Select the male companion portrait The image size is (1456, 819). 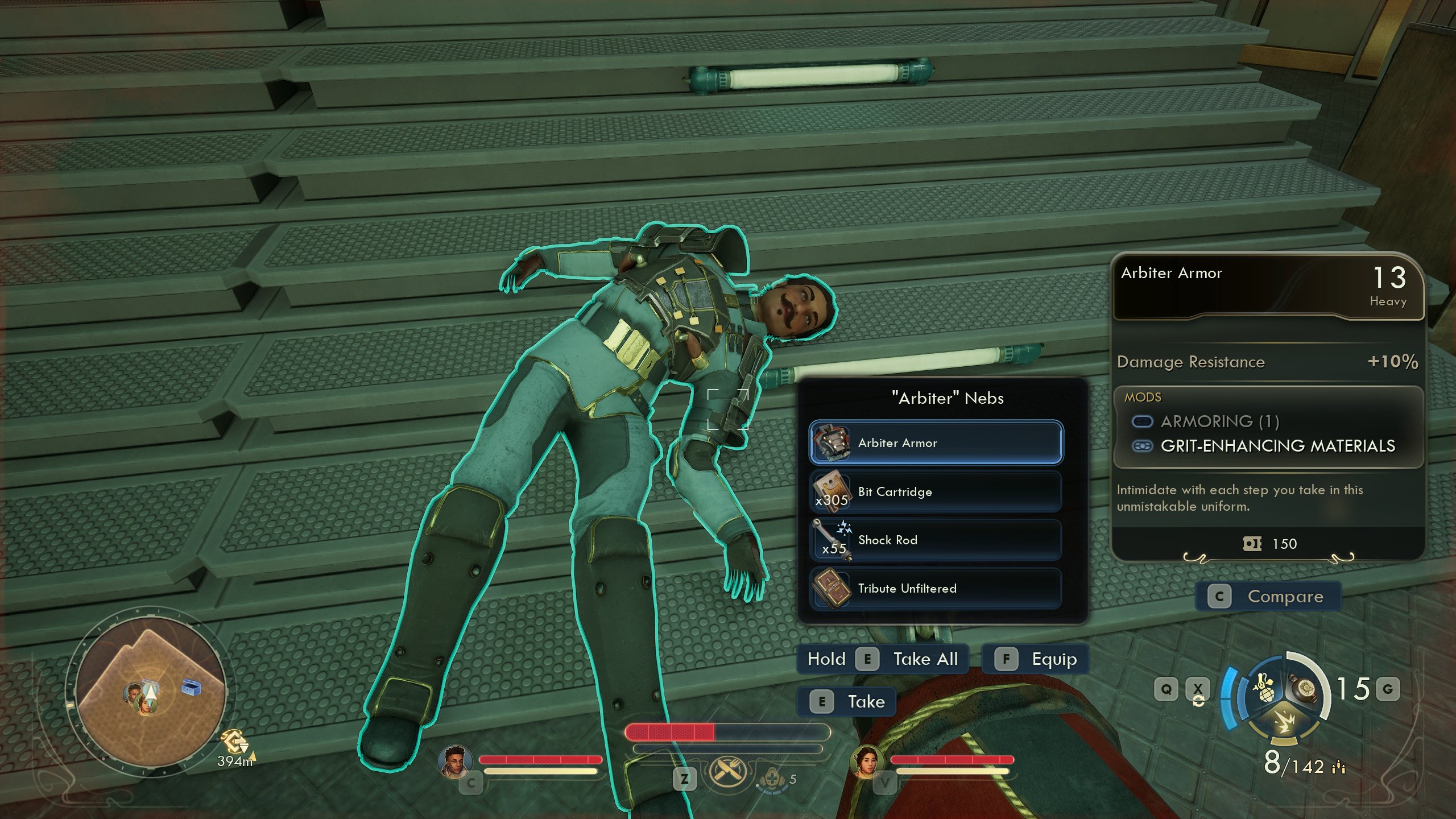pos(454,760)
